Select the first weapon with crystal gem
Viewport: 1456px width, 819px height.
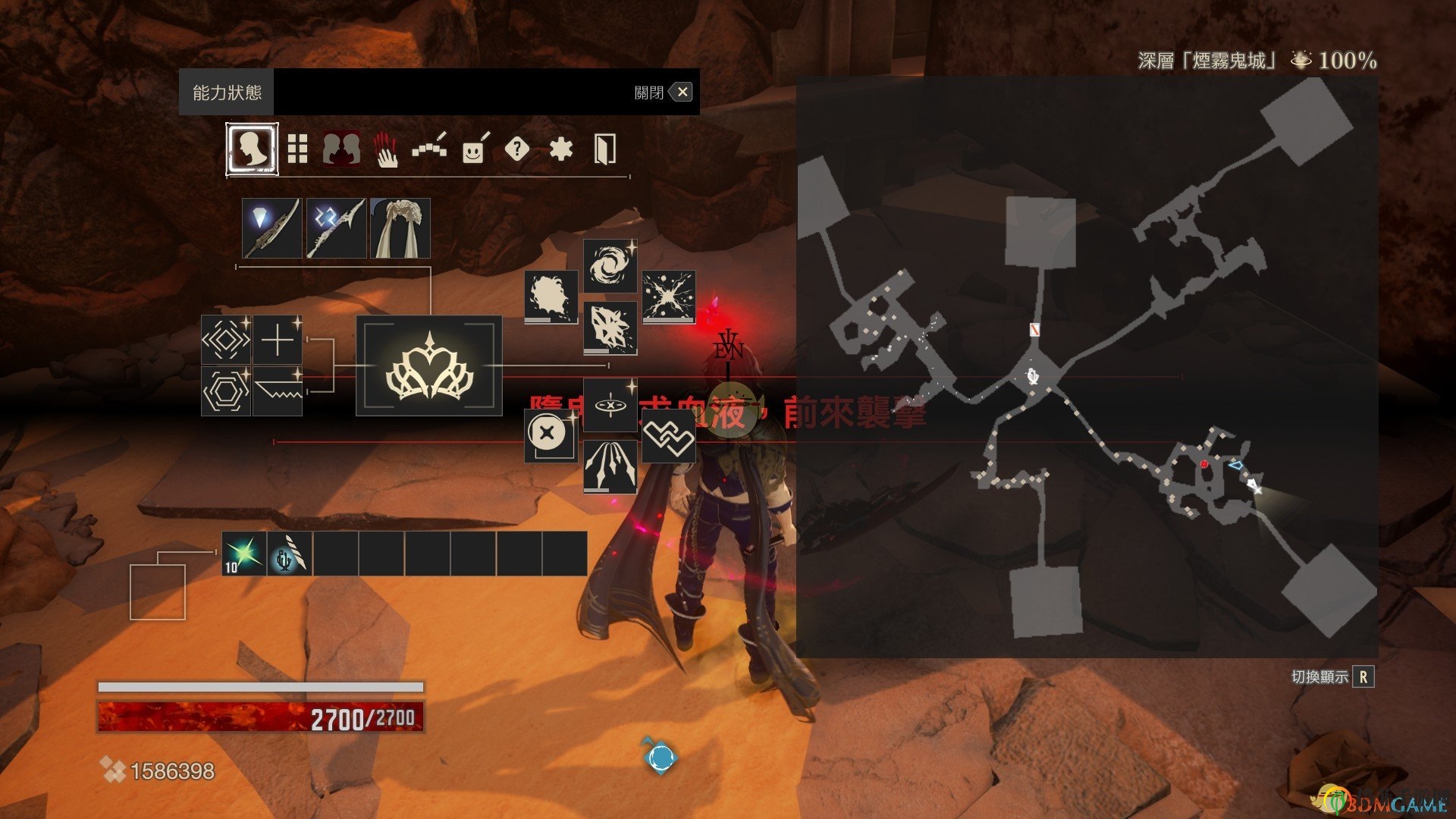pyautogui.click(x=271, y=228)
